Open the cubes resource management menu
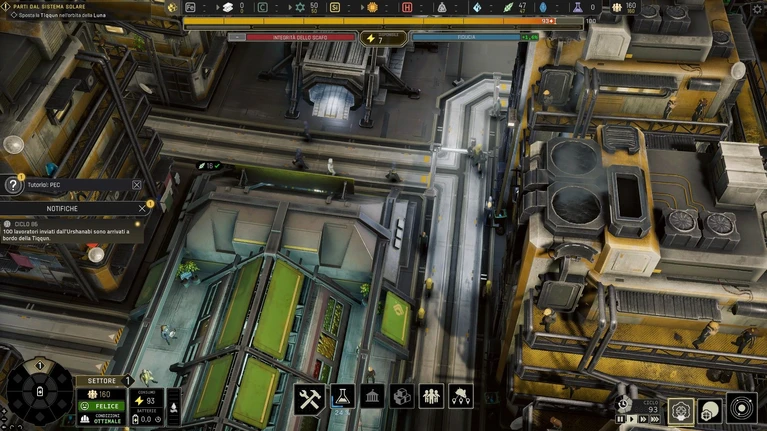Screen dimensions: 767x431 point(401,397)
